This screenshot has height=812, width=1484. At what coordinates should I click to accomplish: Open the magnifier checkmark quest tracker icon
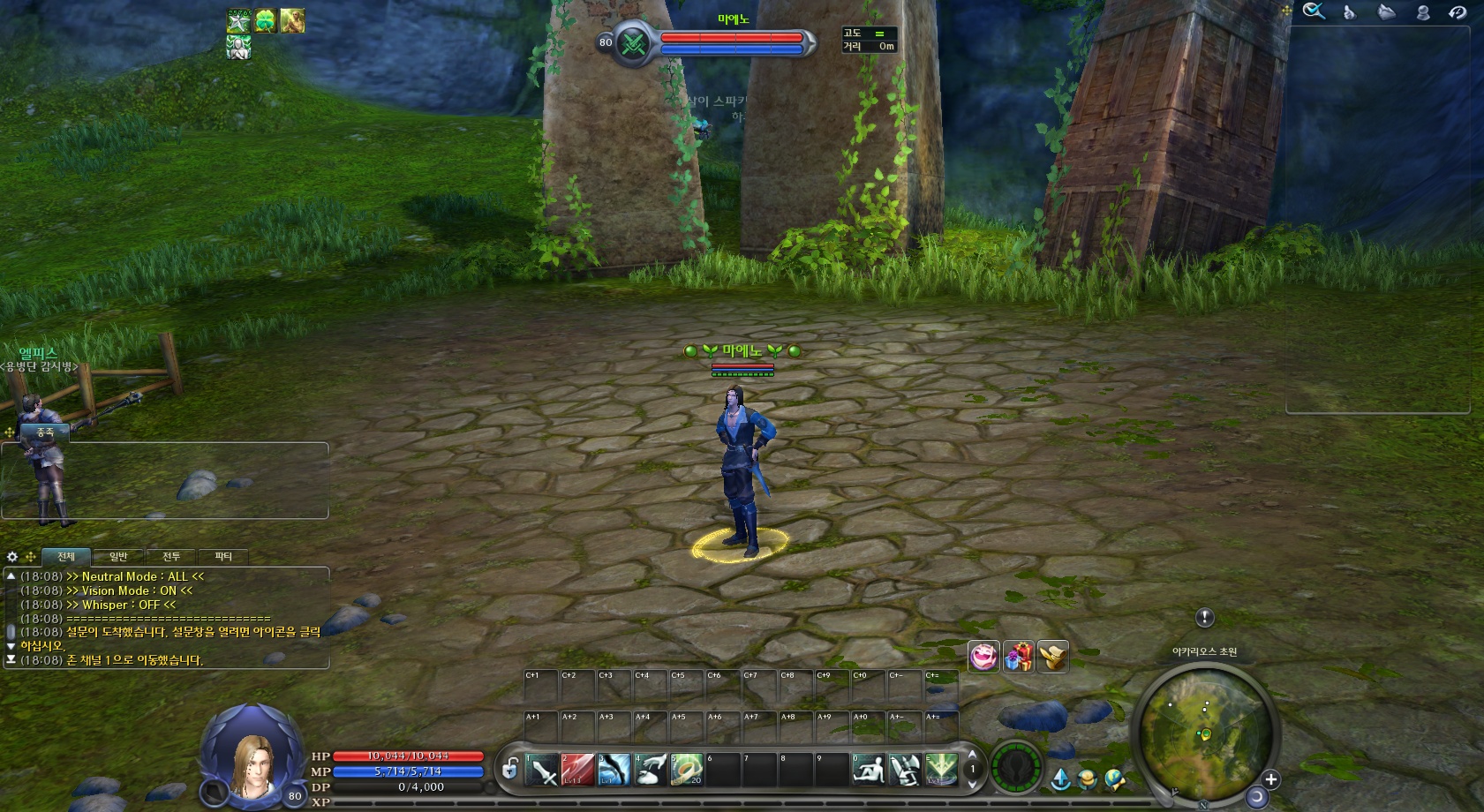tap(1315, 11)
